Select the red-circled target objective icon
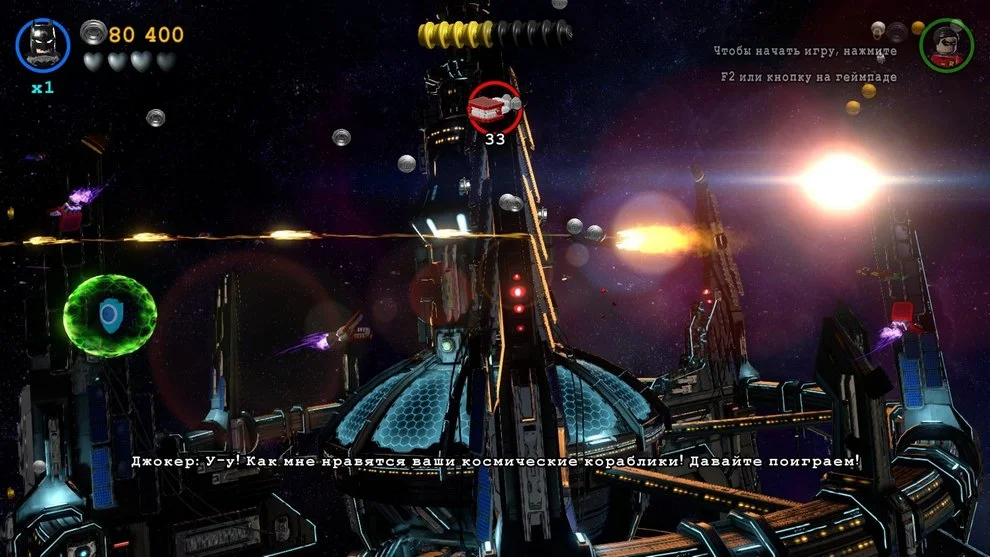This screenshot has width=990, height=557. [494, 107]
